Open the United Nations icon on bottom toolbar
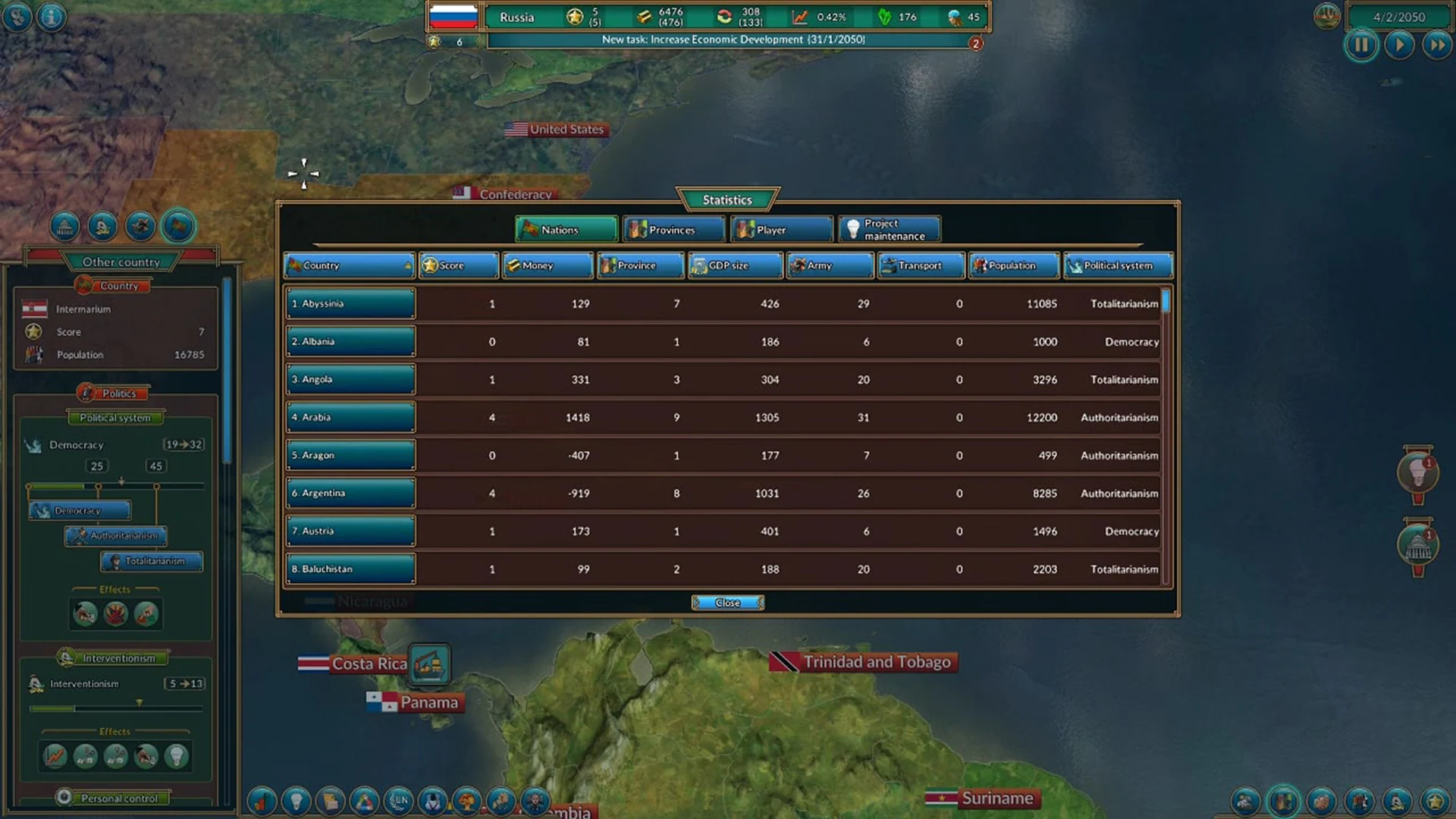This screenshot has width=1456, height=819. [x=400, y=801]
